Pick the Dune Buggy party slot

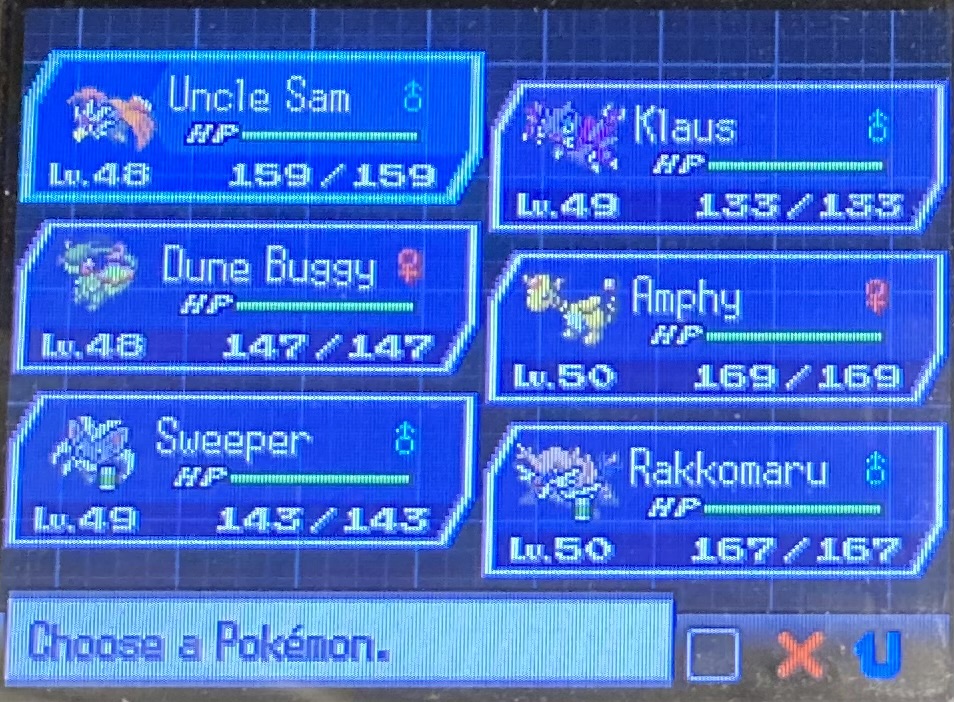point(245,300)
